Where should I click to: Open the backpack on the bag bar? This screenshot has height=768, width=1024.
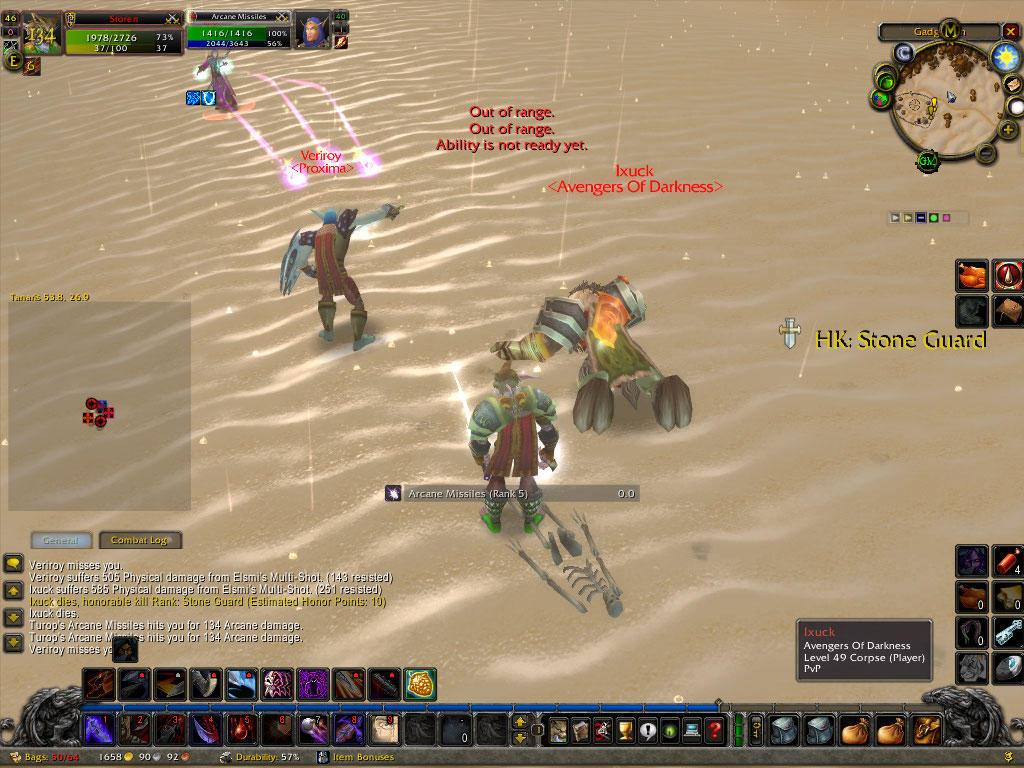pos(927,730)
